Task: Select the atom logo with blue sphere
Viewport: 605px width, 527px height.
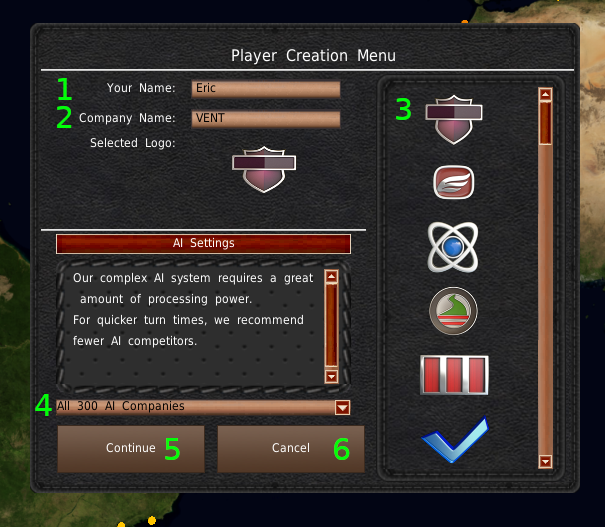Action: [x=454, y=246]
